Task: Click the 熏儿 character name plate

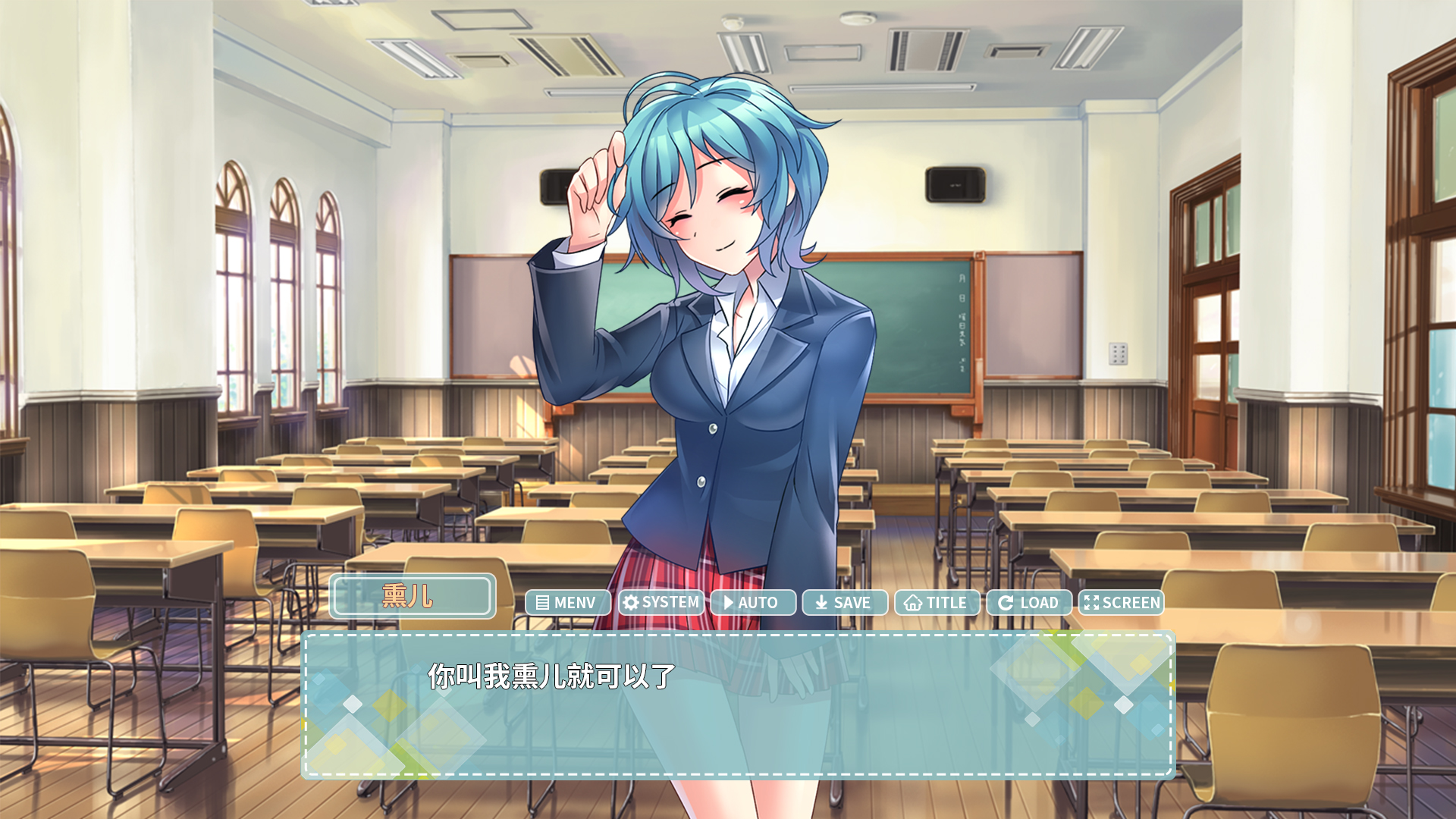Action: (413, 598)
